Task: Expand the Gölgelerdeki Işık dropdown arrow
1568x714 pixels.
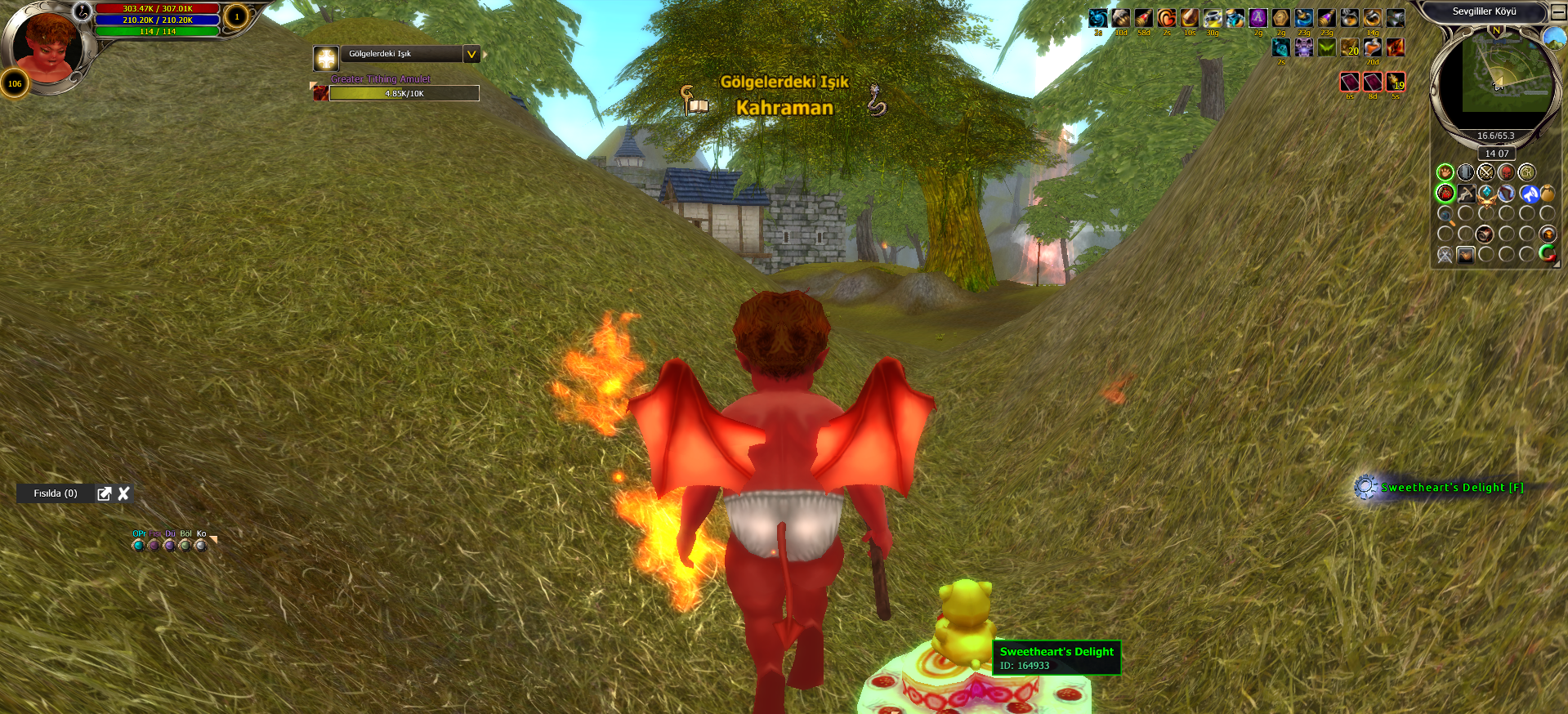Action: (471, 55)
